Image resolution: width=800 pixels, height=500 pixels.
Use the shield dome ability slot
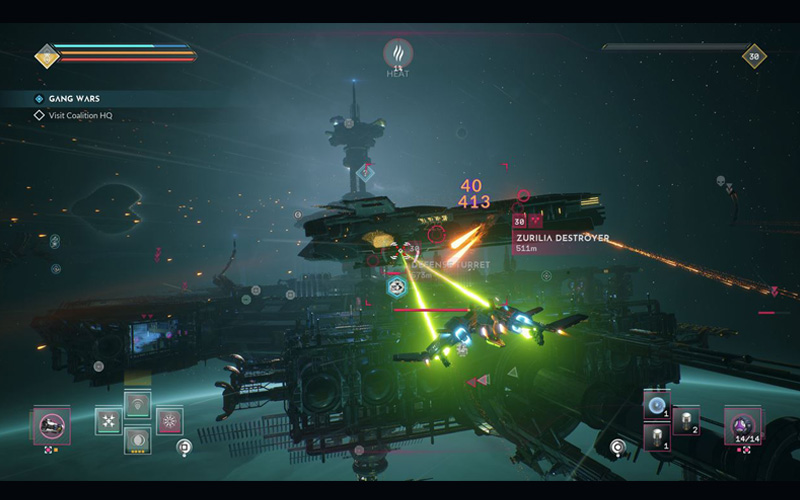[x=138, y=405]
